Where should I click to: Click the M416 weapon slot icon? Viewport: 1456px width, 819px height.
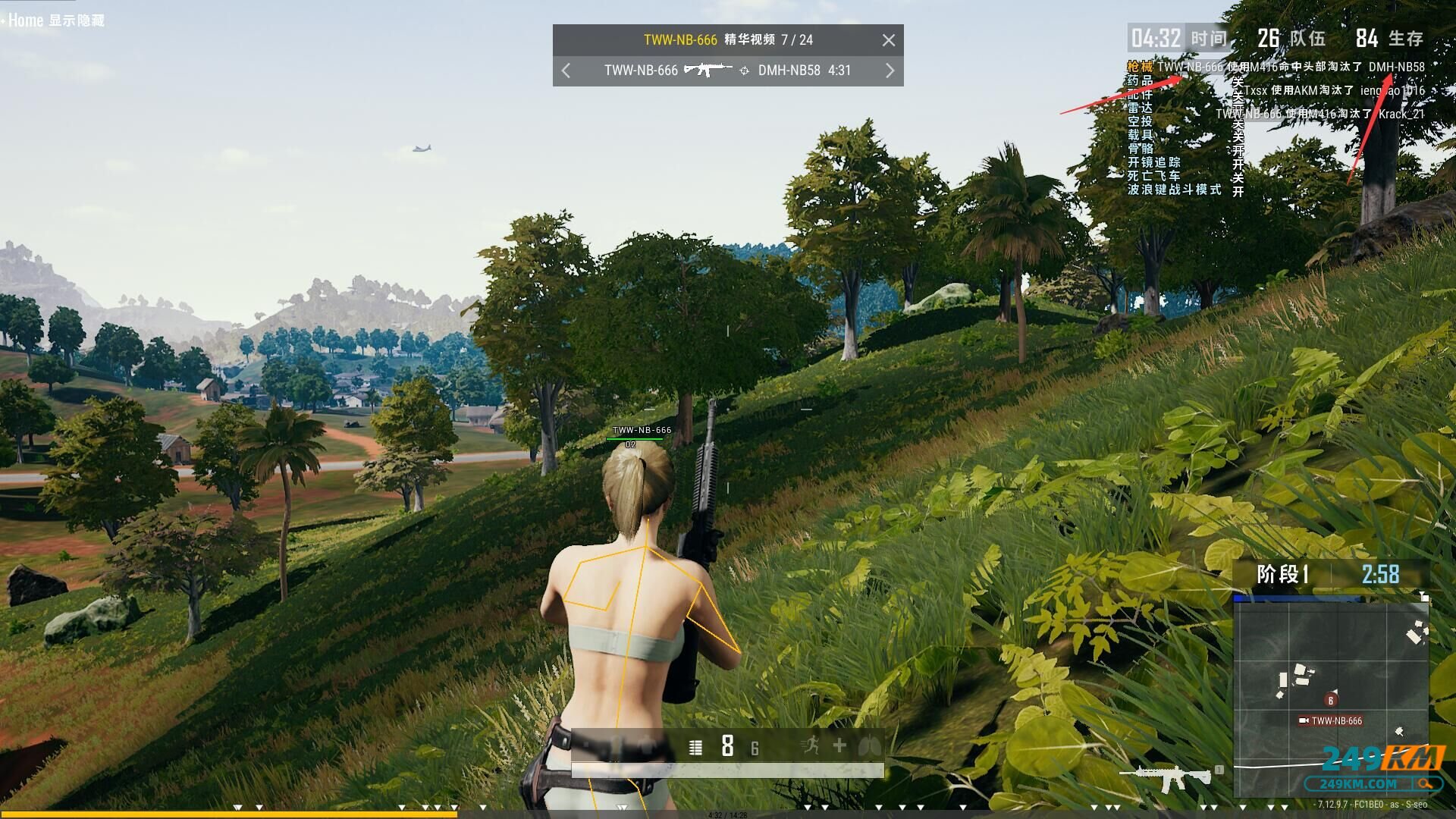[1165, 777]
